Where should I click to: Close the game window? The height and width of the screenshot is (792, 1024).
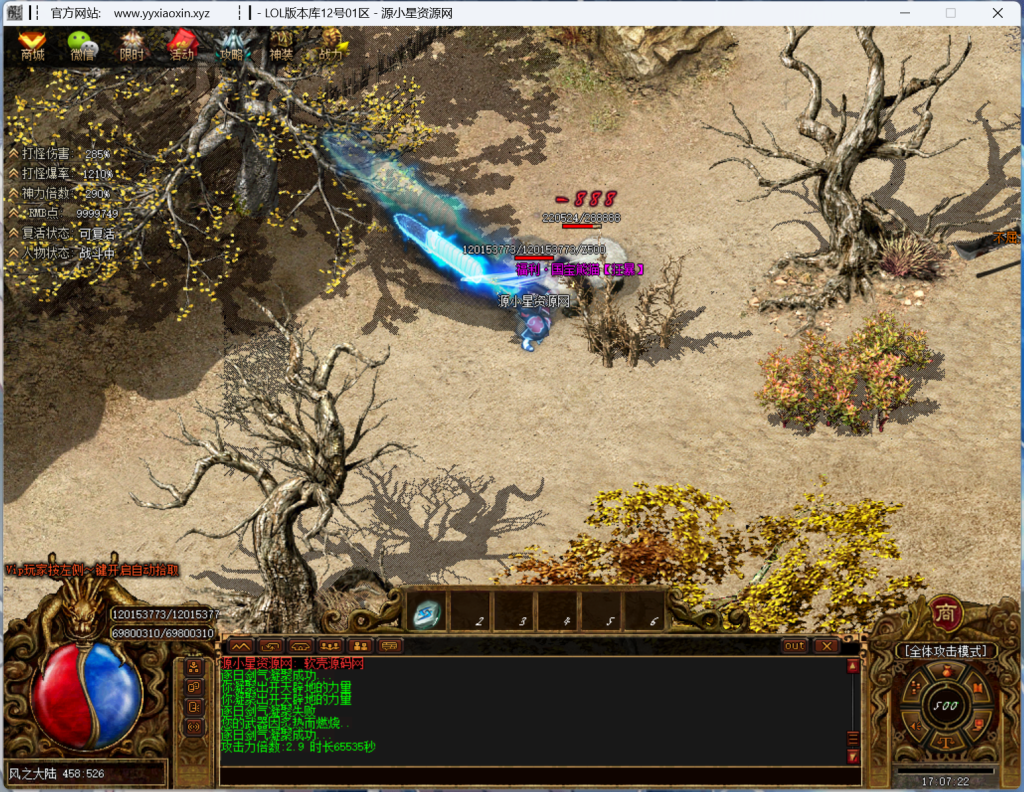tap(997, 13)
